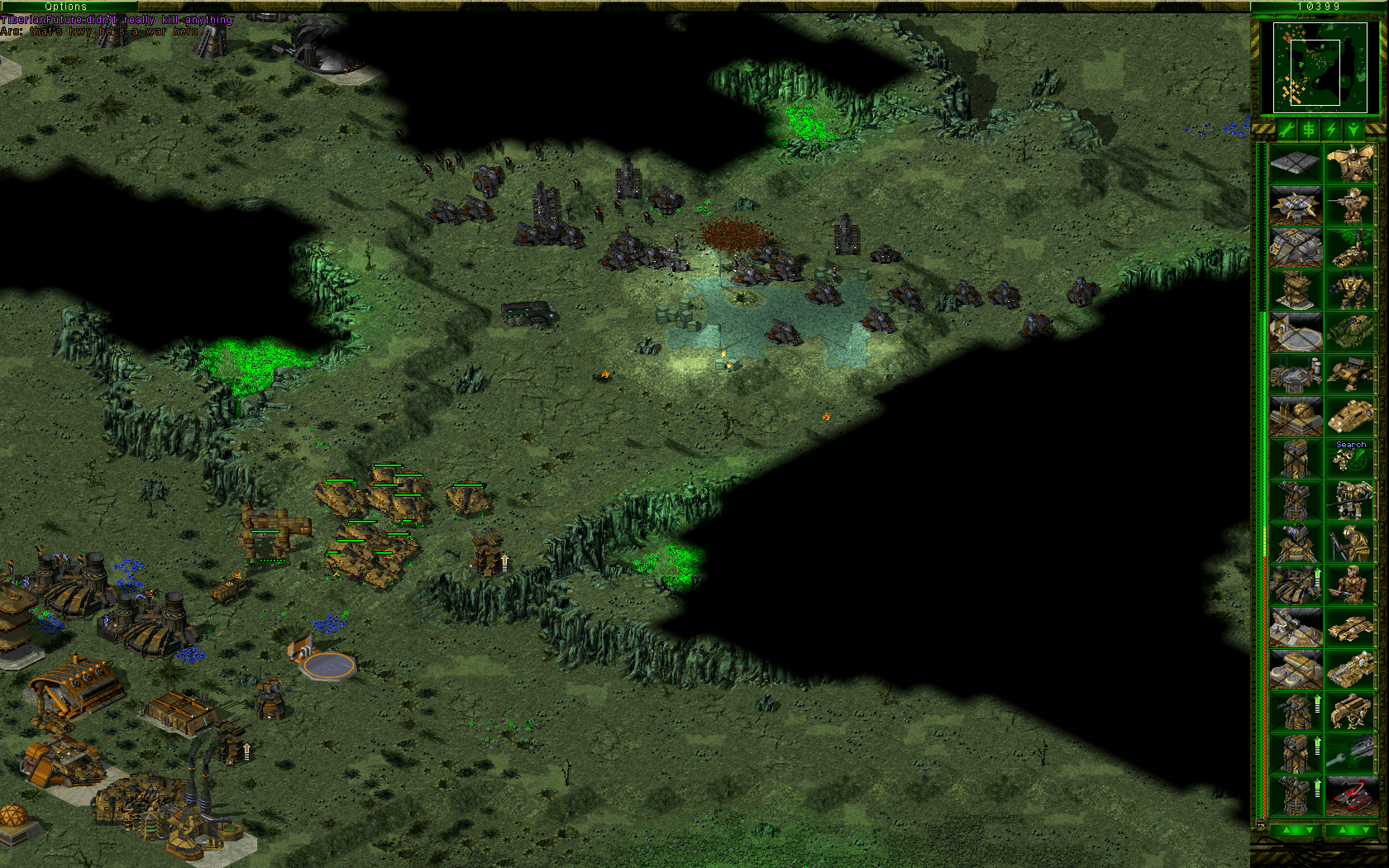Toggle the lightning bolt power button
Viewport: 1389px width, 868px height.
coord(1331,130)
